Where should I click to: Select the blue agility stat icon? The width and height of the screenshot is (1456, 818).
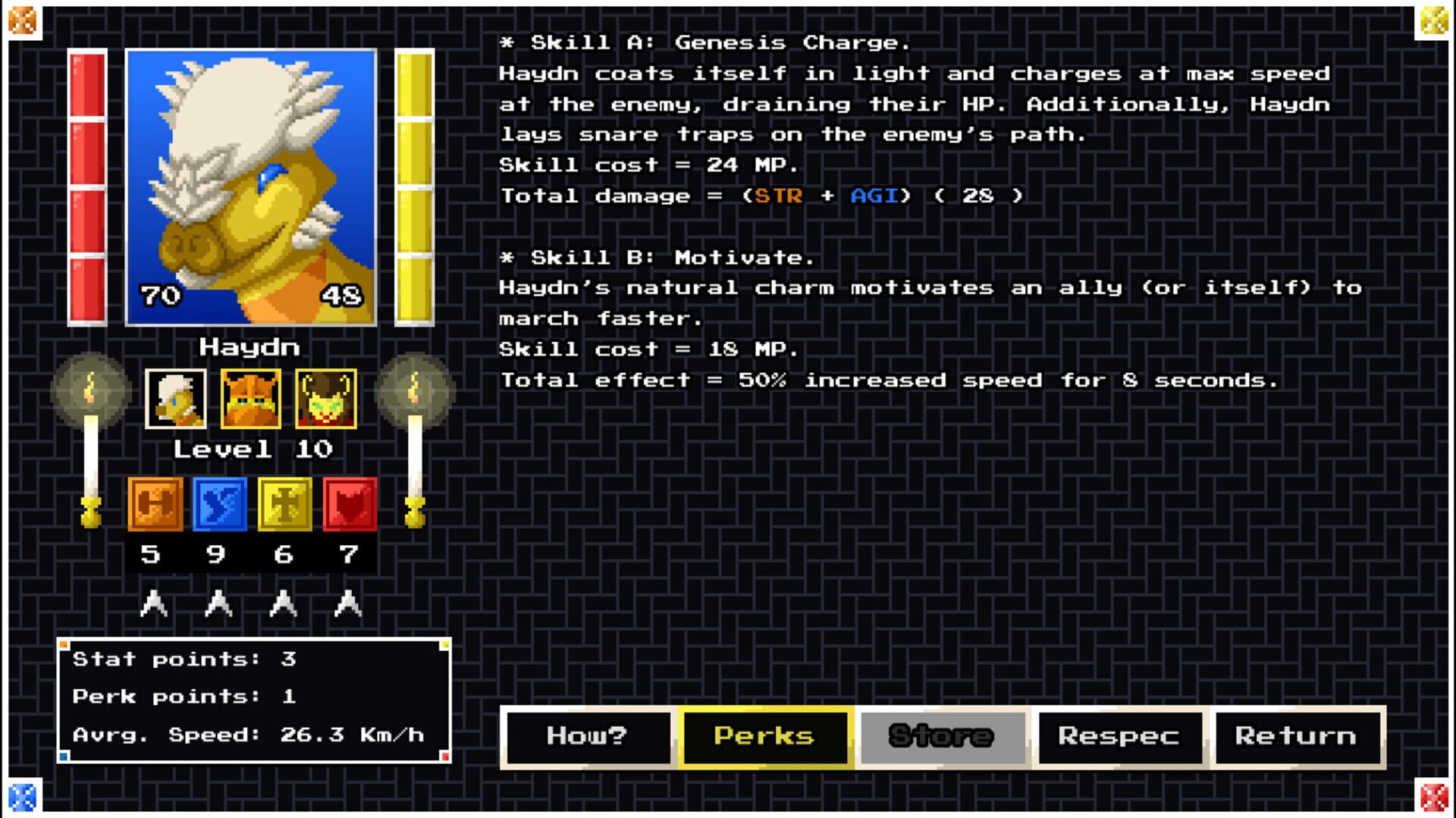tap(219, 504)
